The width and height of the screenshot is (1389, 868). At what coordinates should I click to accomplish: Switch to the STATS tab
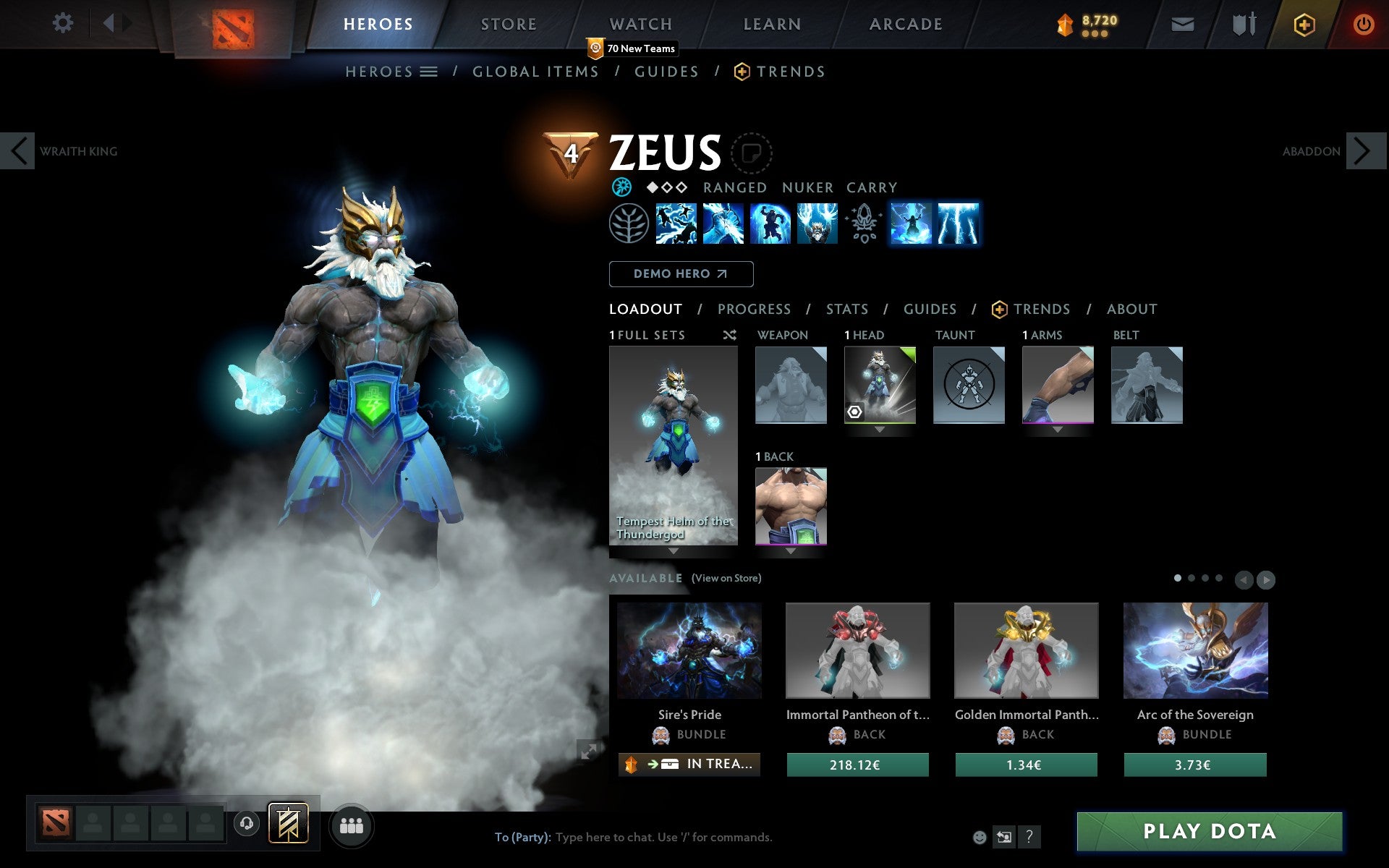point(846,309)
